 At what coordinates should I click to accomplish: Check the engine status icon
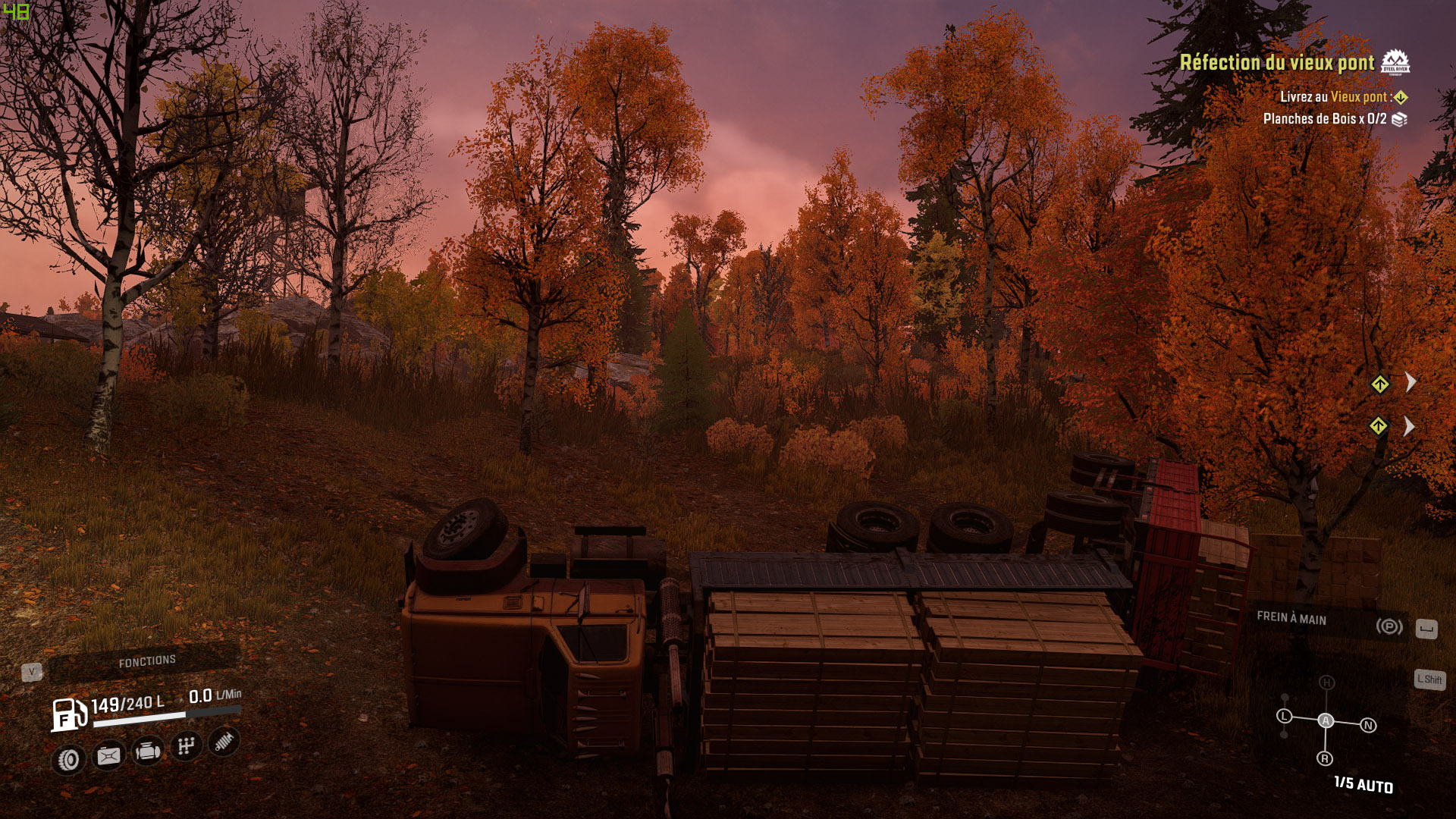click(147, 752)
